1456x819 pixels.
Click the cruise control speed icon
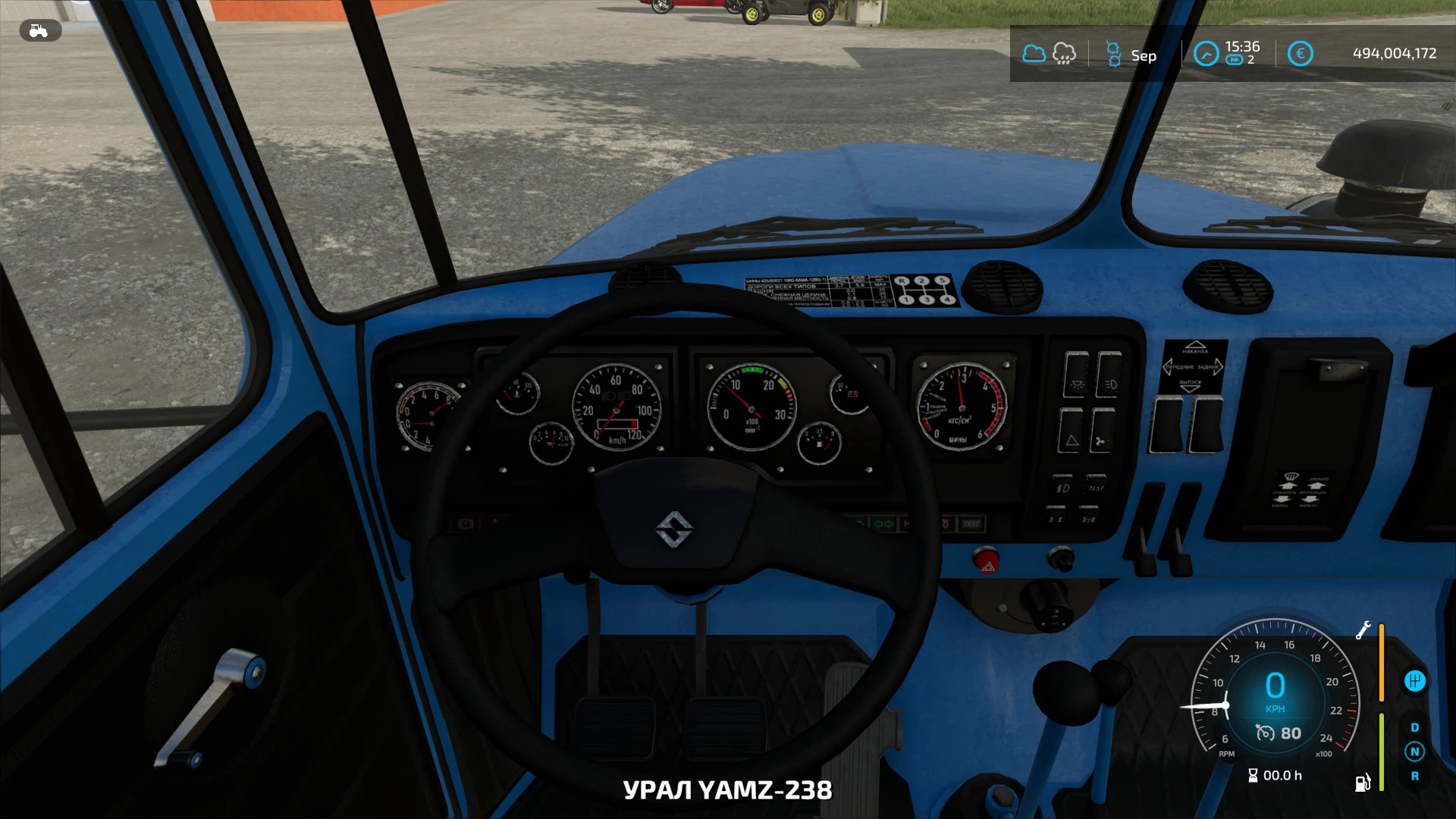point(1265,733)
